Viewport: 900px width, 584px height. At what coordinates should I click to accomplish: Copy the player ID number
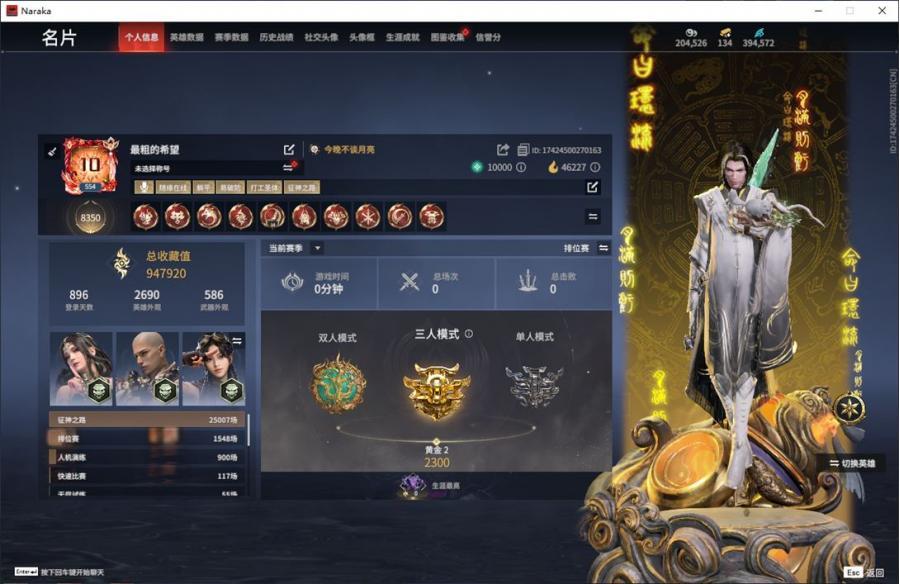click(523, 150)
